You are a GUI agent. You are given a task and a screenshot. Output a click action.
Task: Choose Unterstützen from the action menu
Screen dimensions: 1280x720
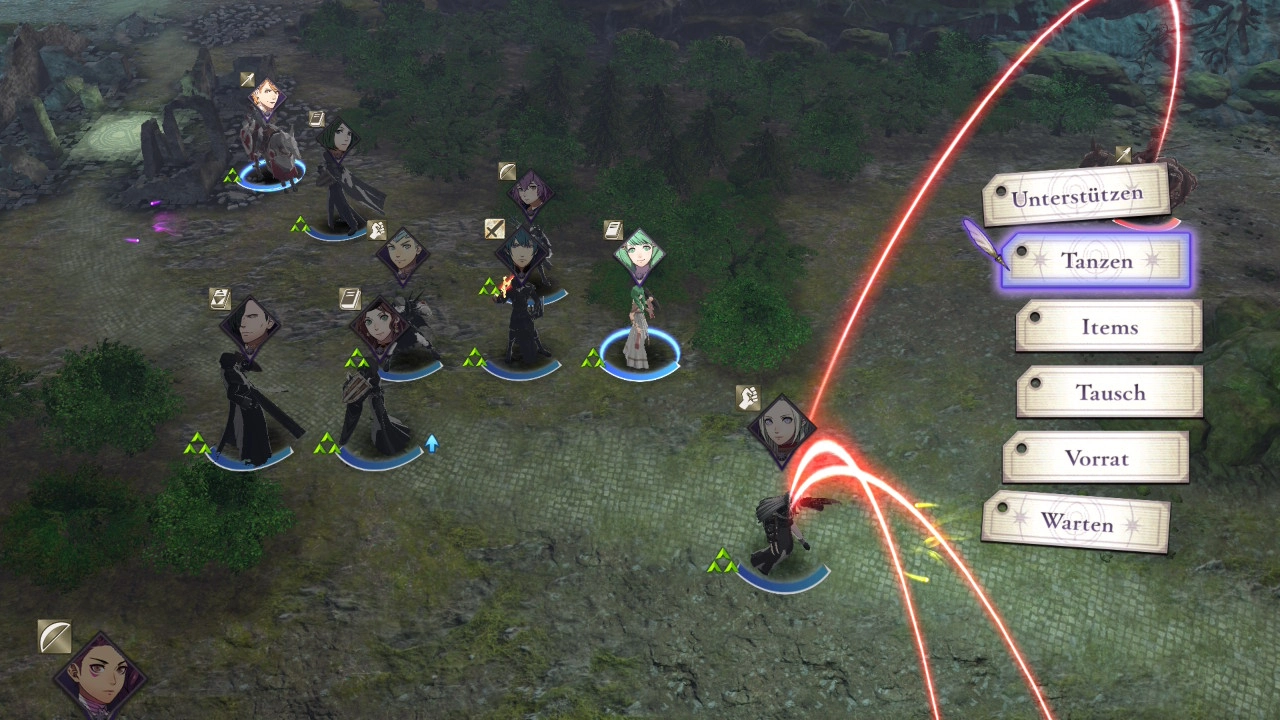(1076, 196)
